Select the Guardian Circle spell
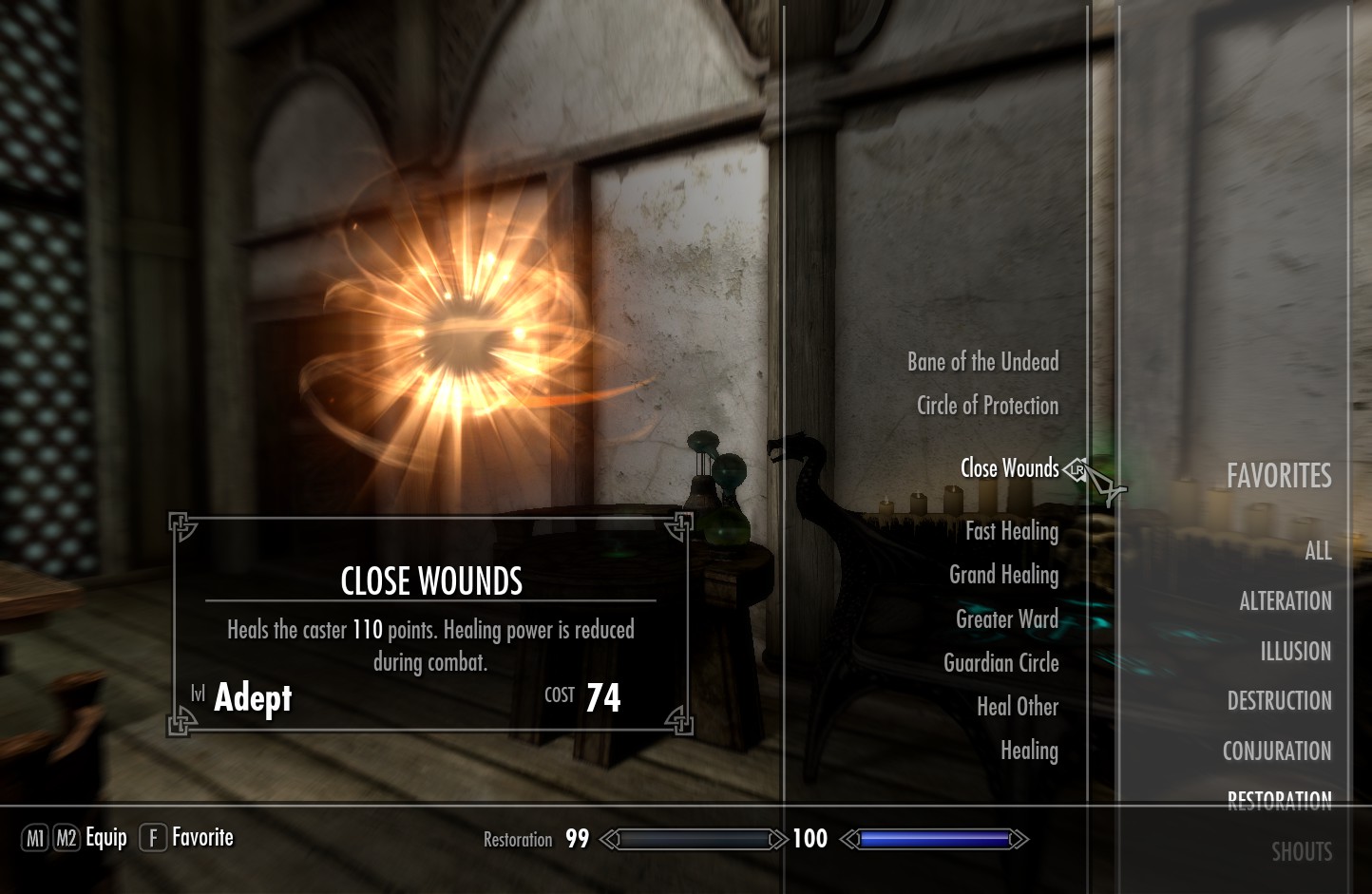The image size is (1372, 894). (1000, 663)
